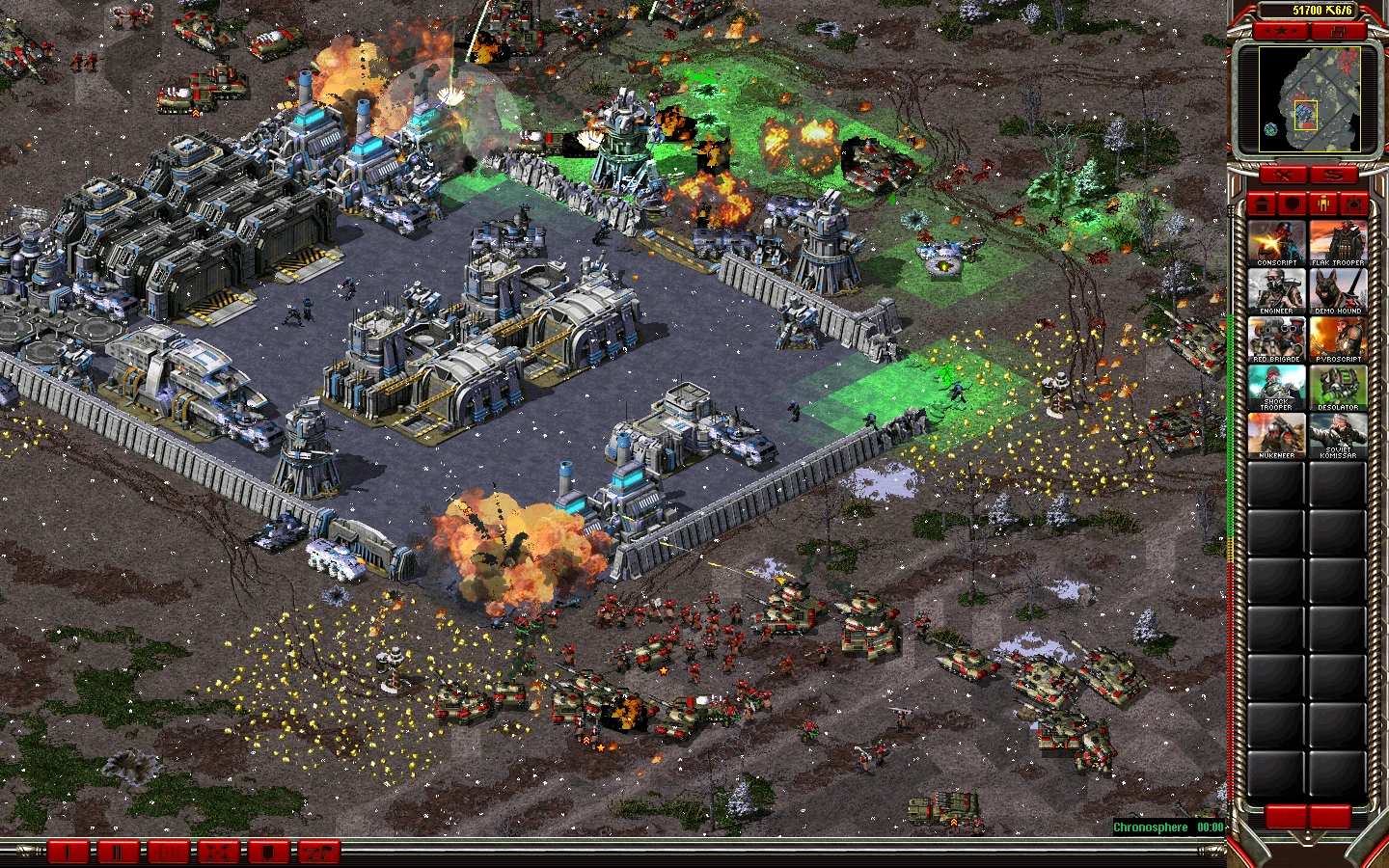
Task: Build a Demo Hound unit
Action: [x=1338, y=291]
